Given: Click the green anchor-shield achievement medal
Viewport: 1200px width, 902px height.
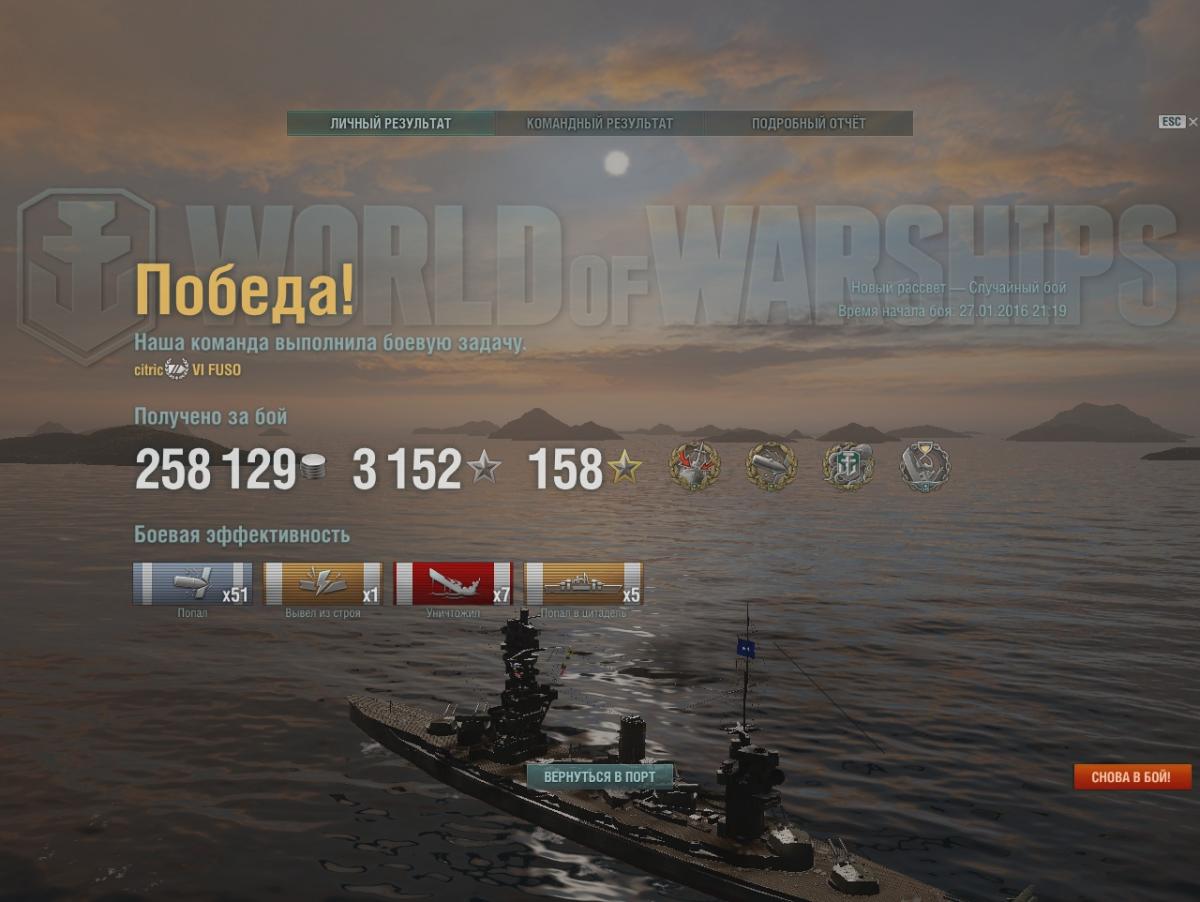Looking at the screenshot, I should [x=848, y=467].
